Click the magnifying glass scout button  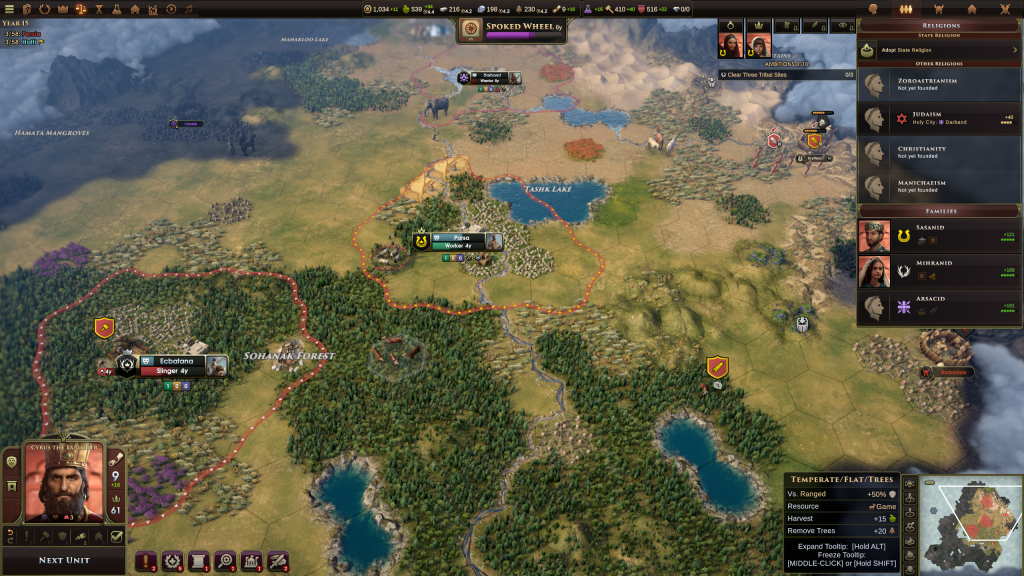pyautogui.click(x=225, y=562)
